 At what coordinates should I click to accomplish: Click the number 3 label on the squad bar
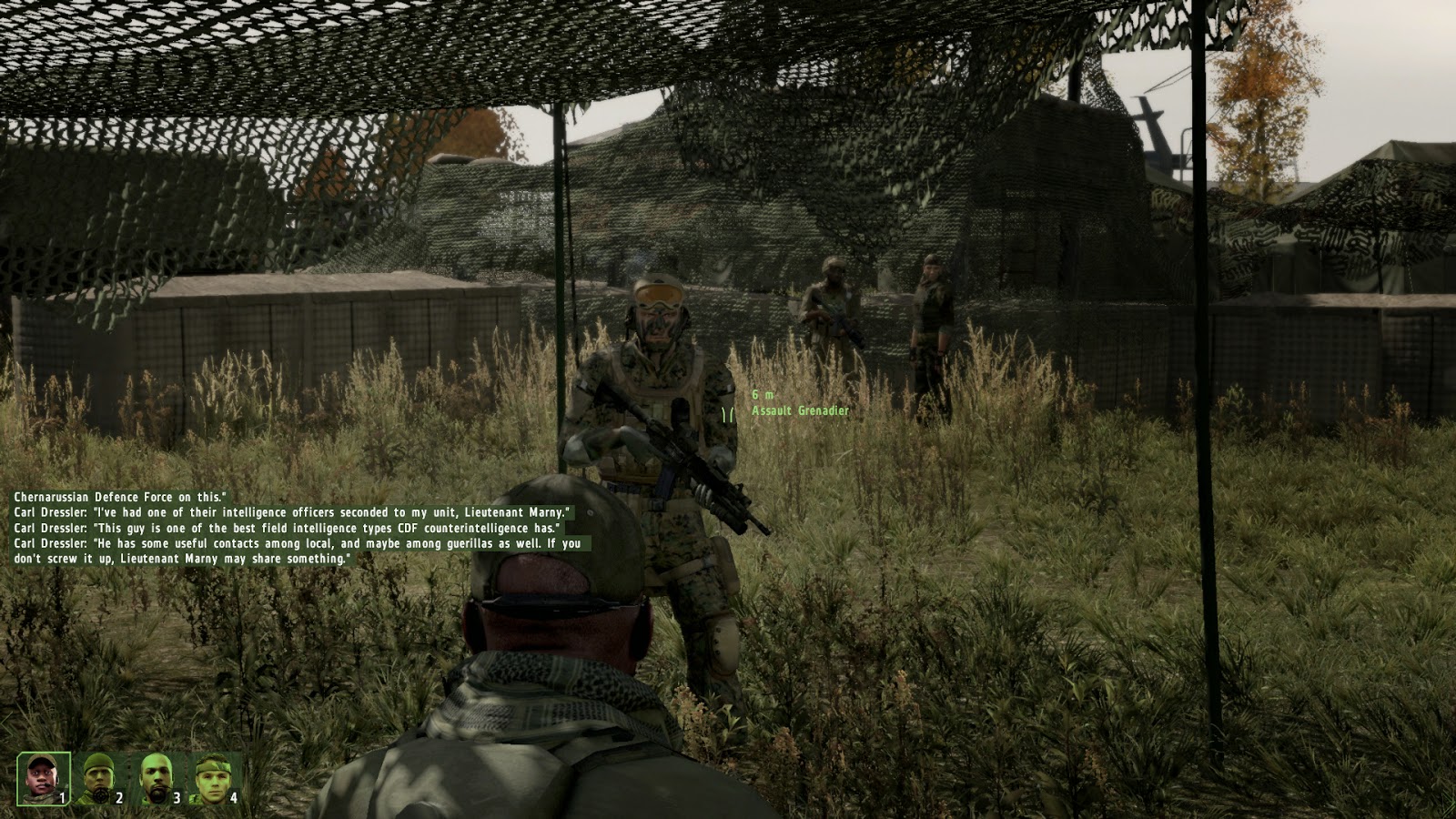pyautogui.click(x=177, y=797)
